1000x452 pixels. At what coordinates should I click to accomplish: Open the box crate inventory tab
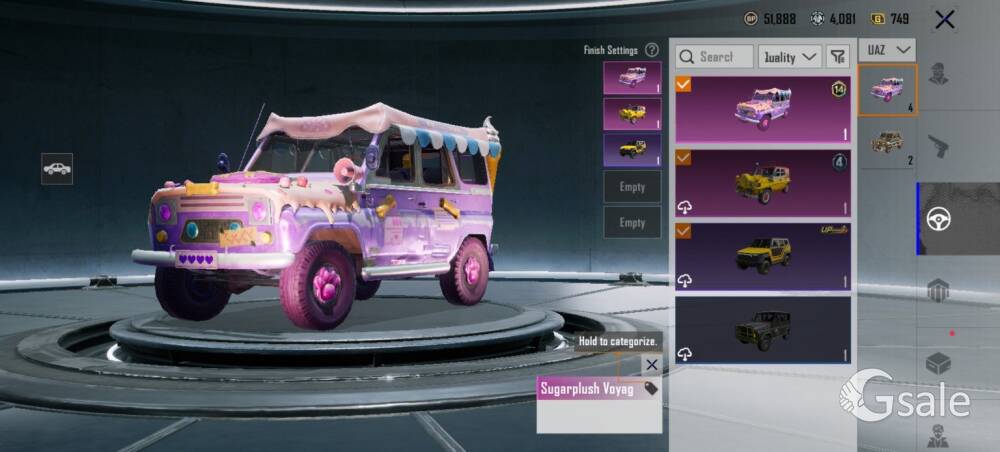[939, 364]
